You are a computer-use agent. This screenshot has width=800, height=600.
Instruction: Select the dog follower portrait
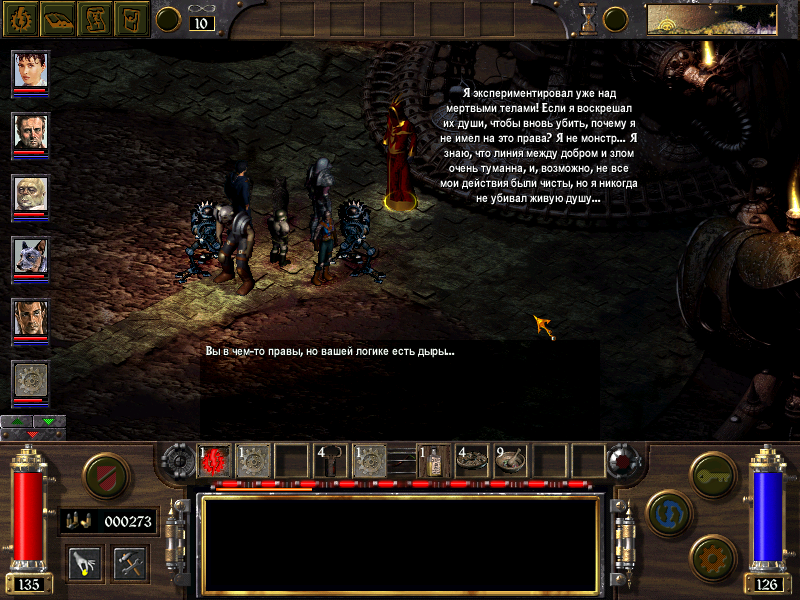pos(30,256)
